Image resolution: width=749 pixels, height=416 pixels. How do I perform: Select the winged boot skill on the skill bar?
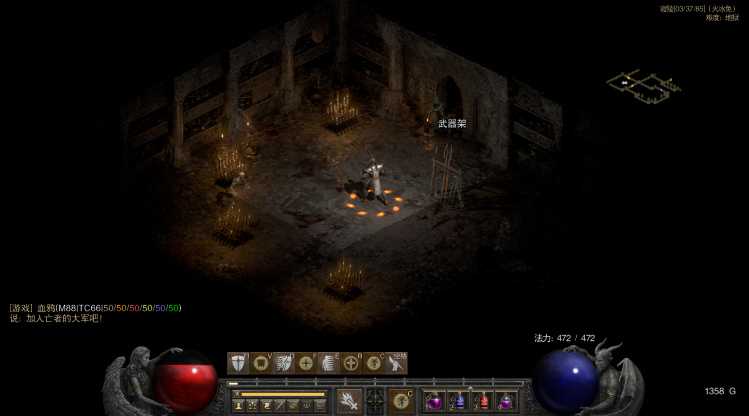397,363
